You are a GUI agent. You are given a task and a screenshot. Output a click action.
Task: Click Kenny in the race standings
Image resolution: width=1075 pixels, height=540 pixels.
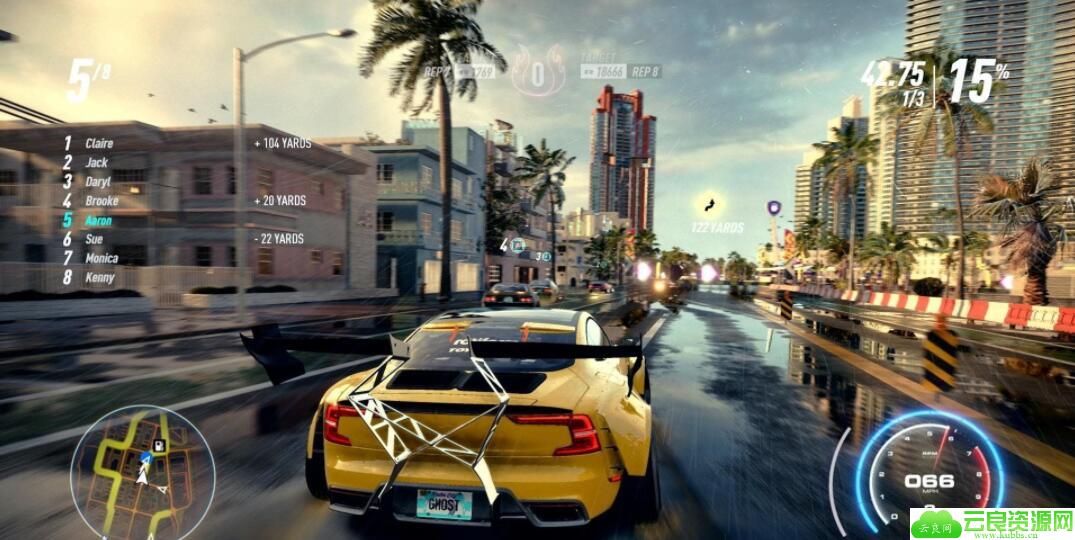click(99, 277)
